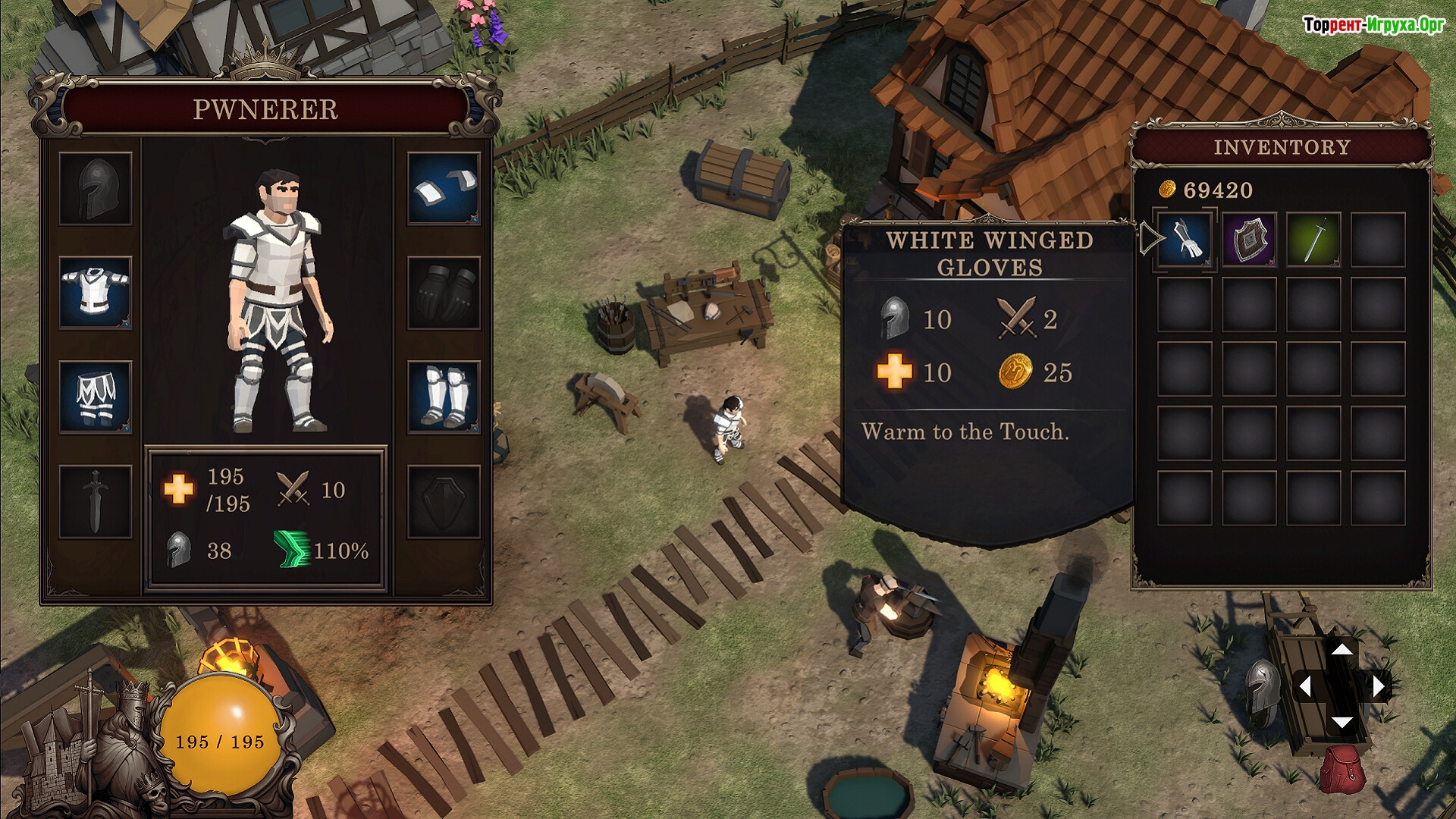Click the empty sword weapon slot

96,501
